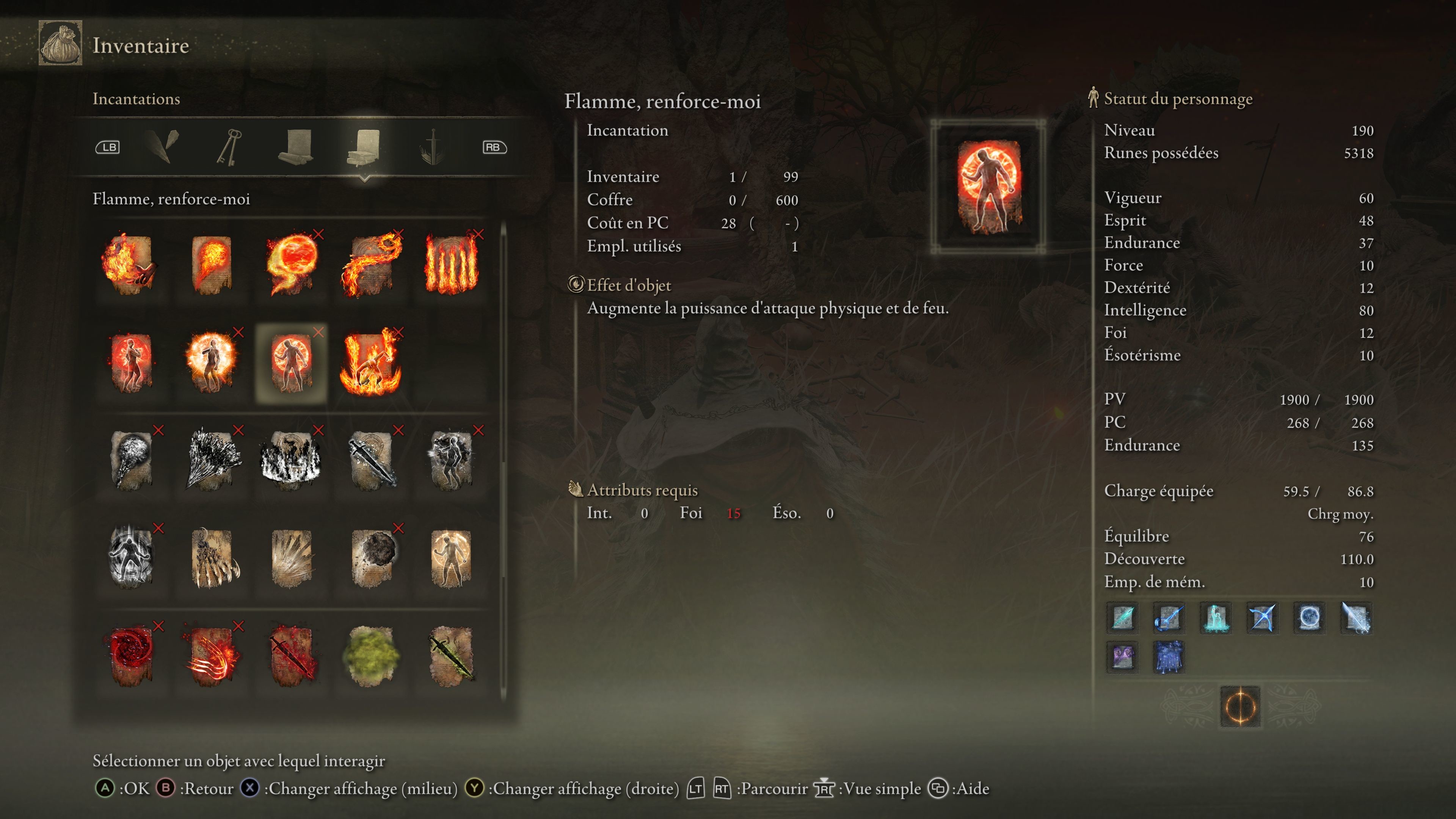Open the sword category tab
Screen dimensions: 1456x819
(x=432, y=147)
